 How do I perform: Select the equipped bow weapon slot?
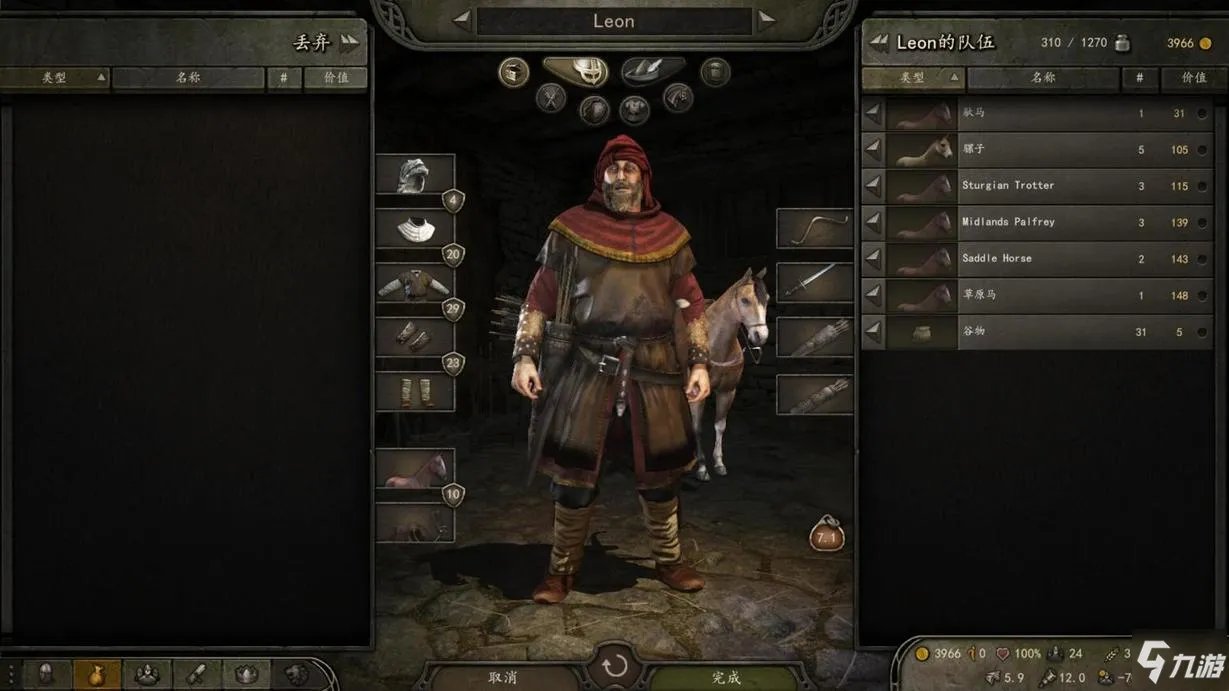point(814,228)
